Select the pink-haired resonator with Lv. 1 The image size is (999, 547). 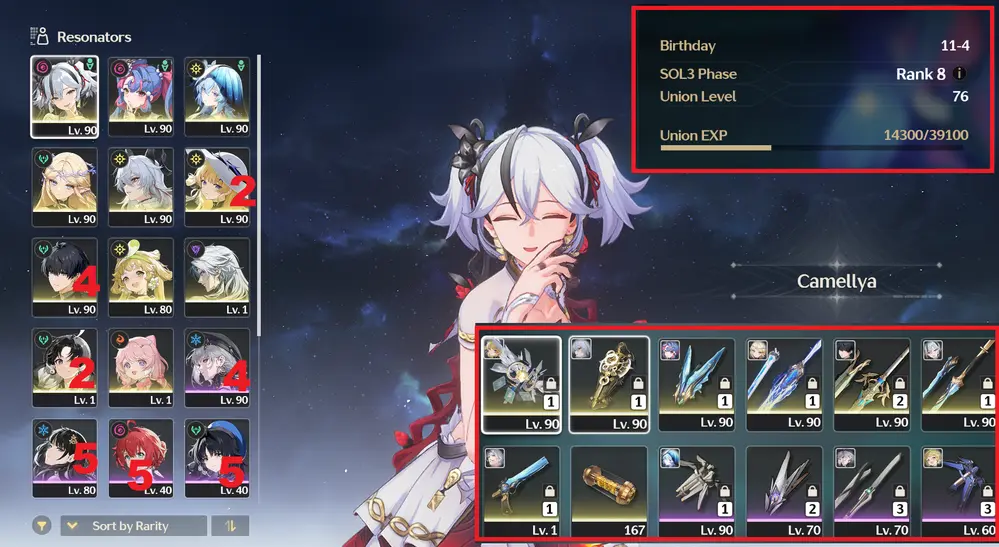coord(141,367)
